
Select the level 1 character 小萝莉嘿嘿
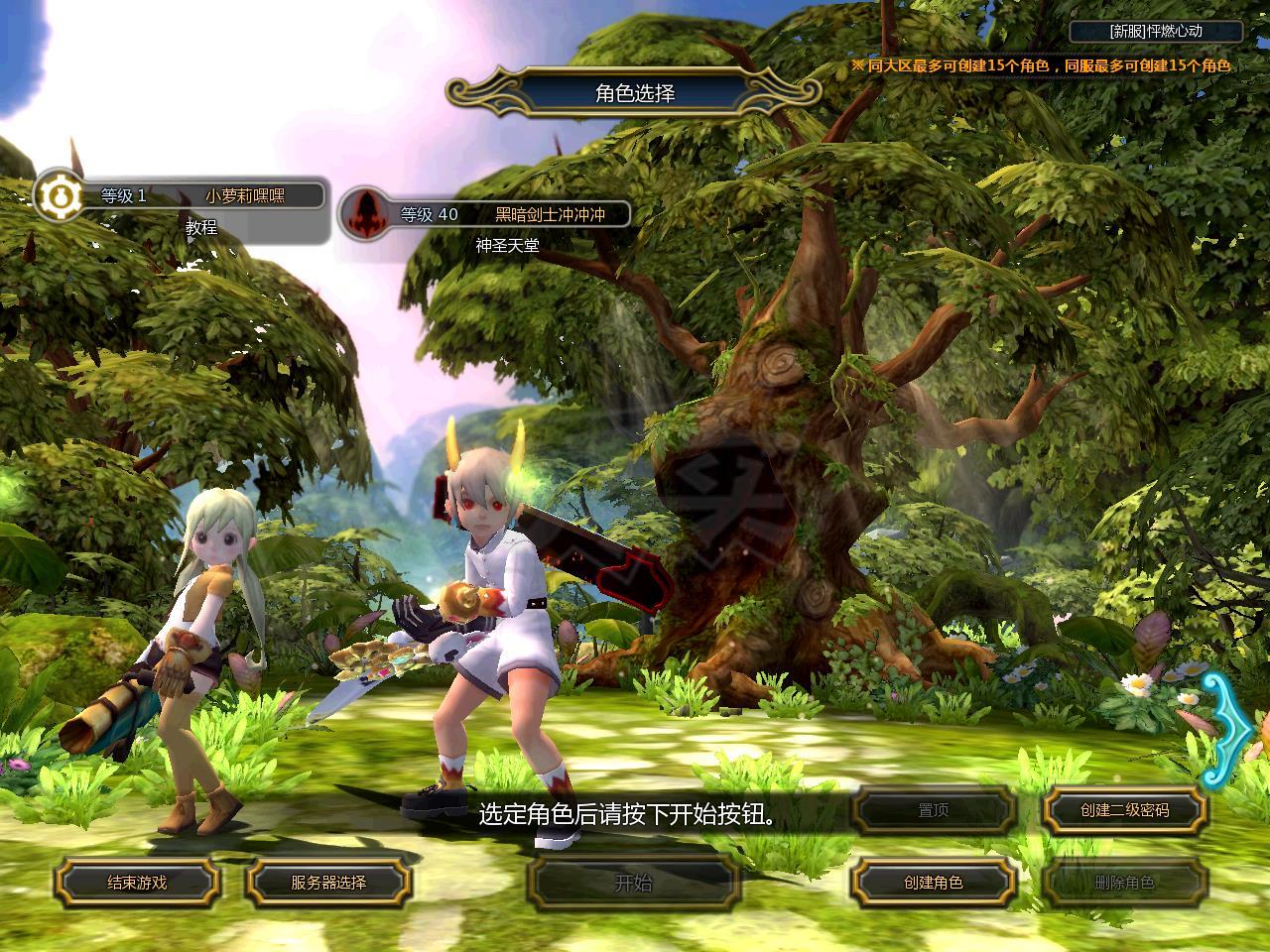(245, 195)
